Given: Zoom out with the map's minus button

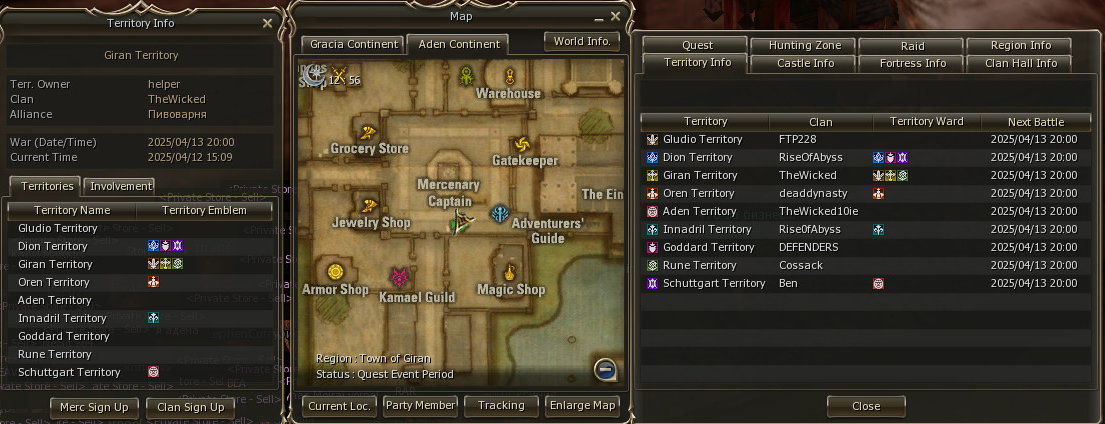Looking at the screenshot, I should click(x=604, y=369).
